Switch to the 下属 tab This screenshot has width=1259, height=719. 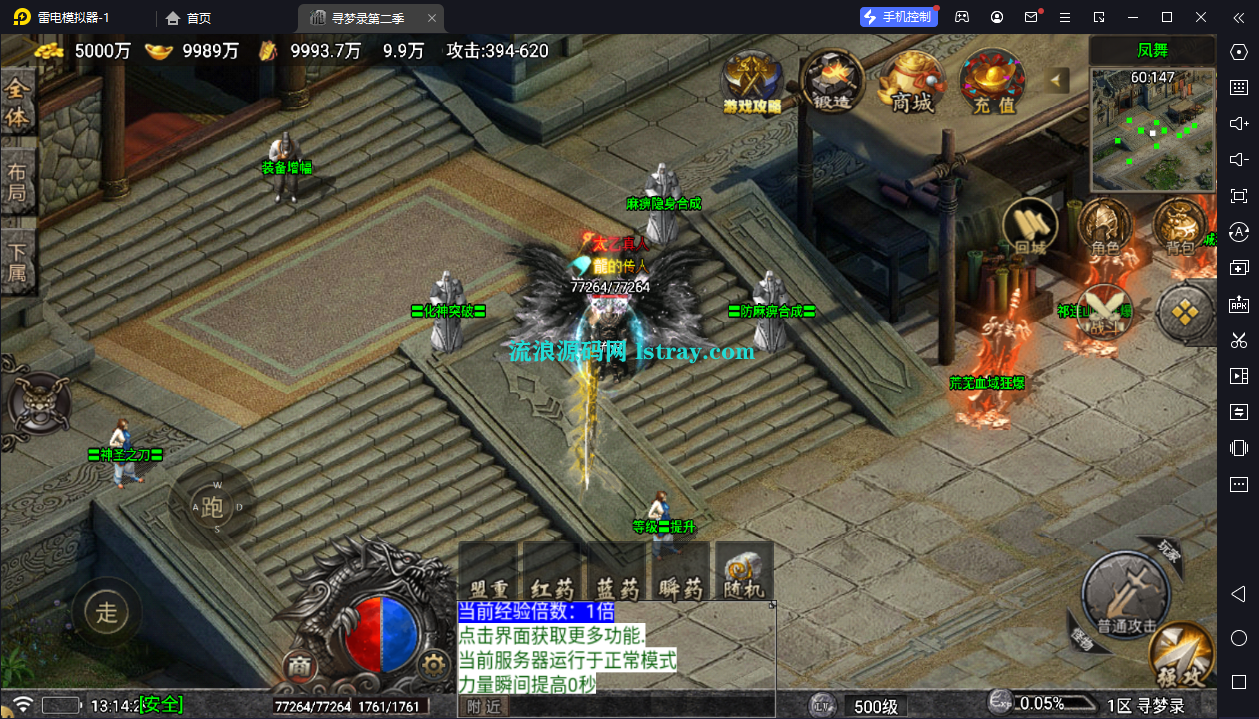click(18, 261)
